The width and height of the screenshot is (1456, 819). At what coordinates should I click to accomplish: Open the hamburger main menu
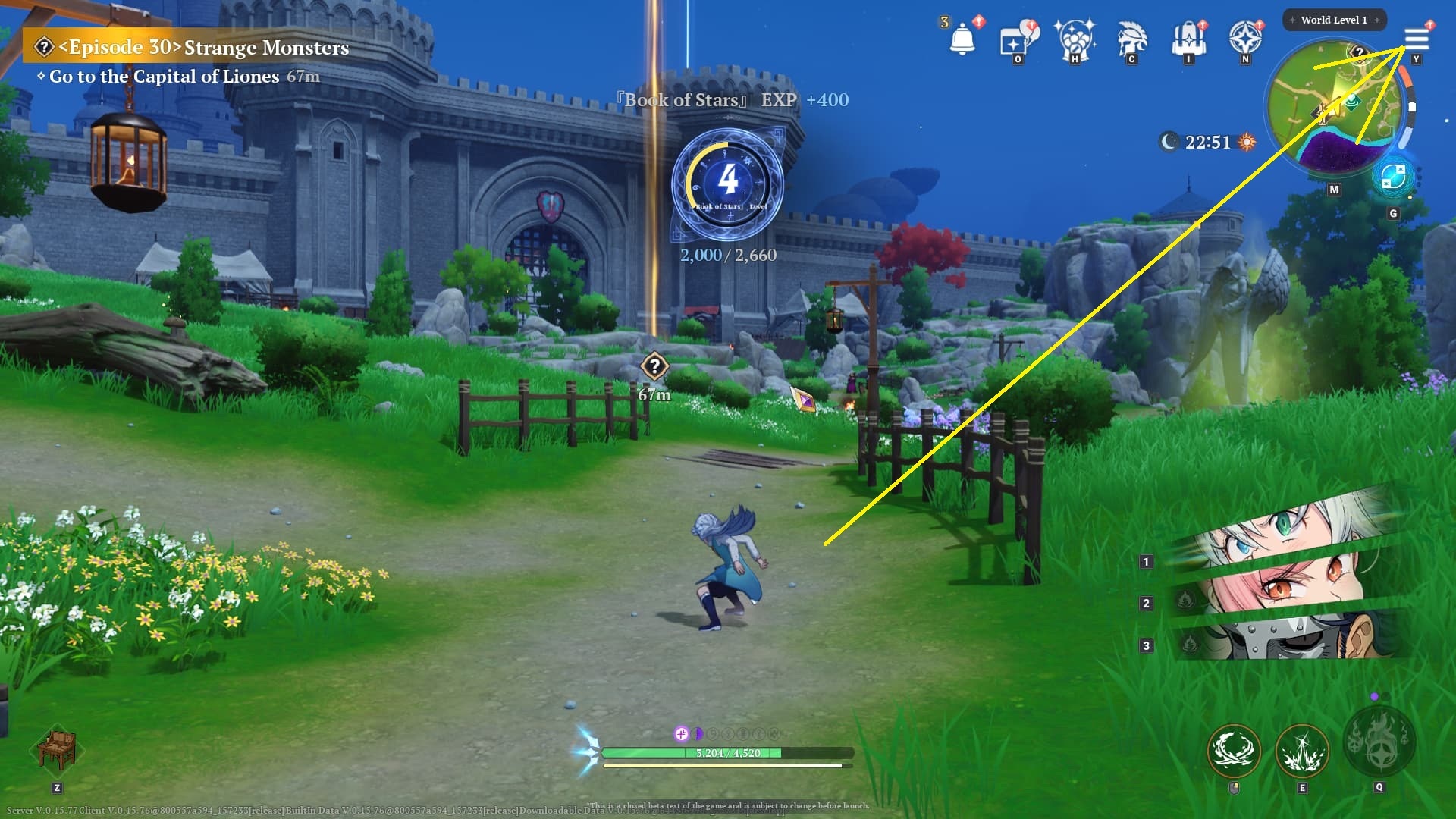click(1416, 38)
